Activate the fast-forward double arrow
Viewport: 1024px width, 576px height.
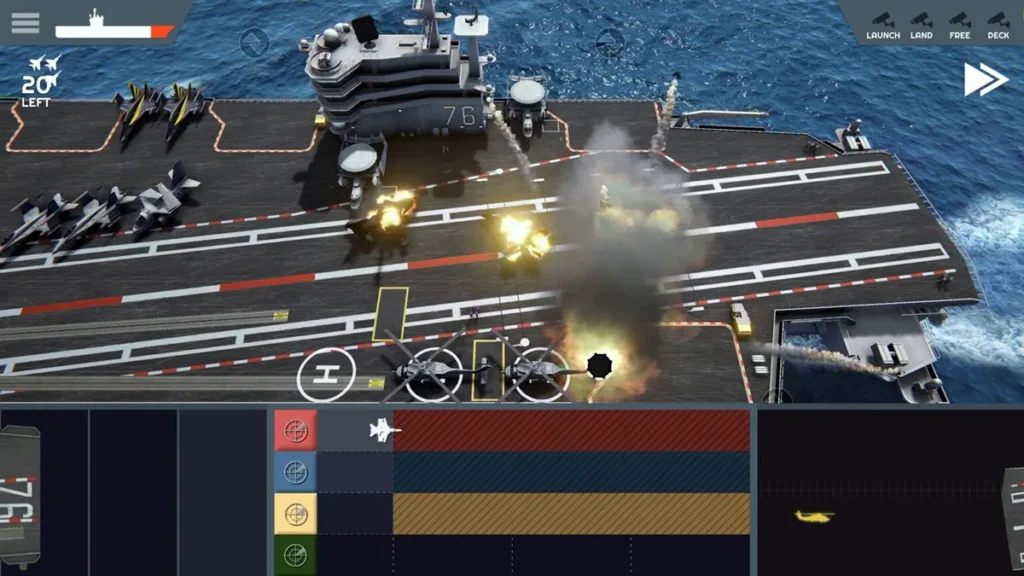[985, 80]
